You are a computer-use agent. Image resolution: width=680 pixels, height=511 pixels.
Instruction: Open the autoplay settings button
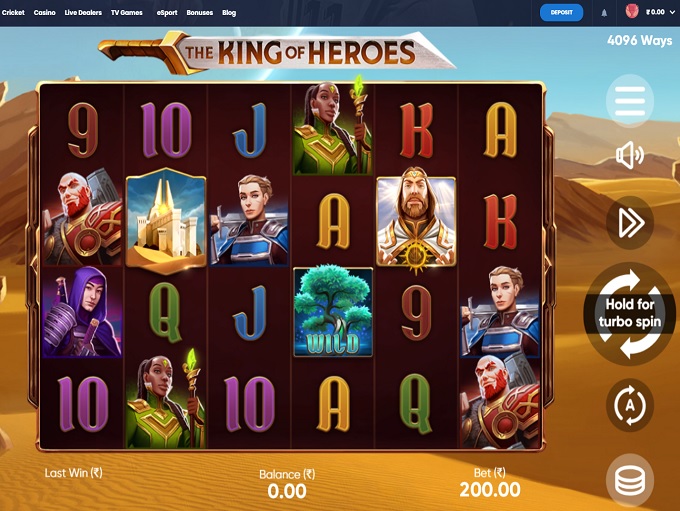coord(630,406)
